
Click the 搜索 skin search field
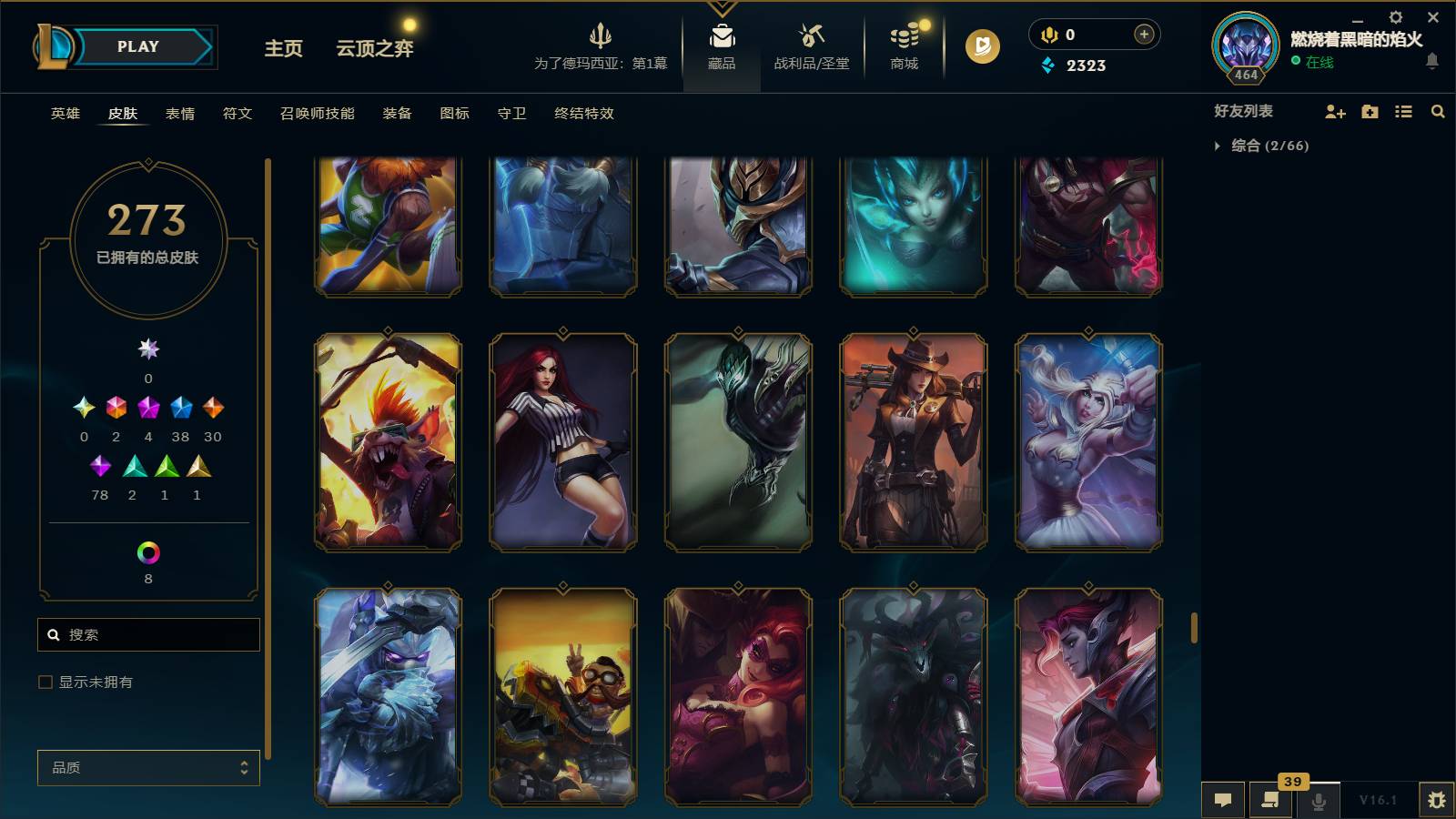coord(148,634)
